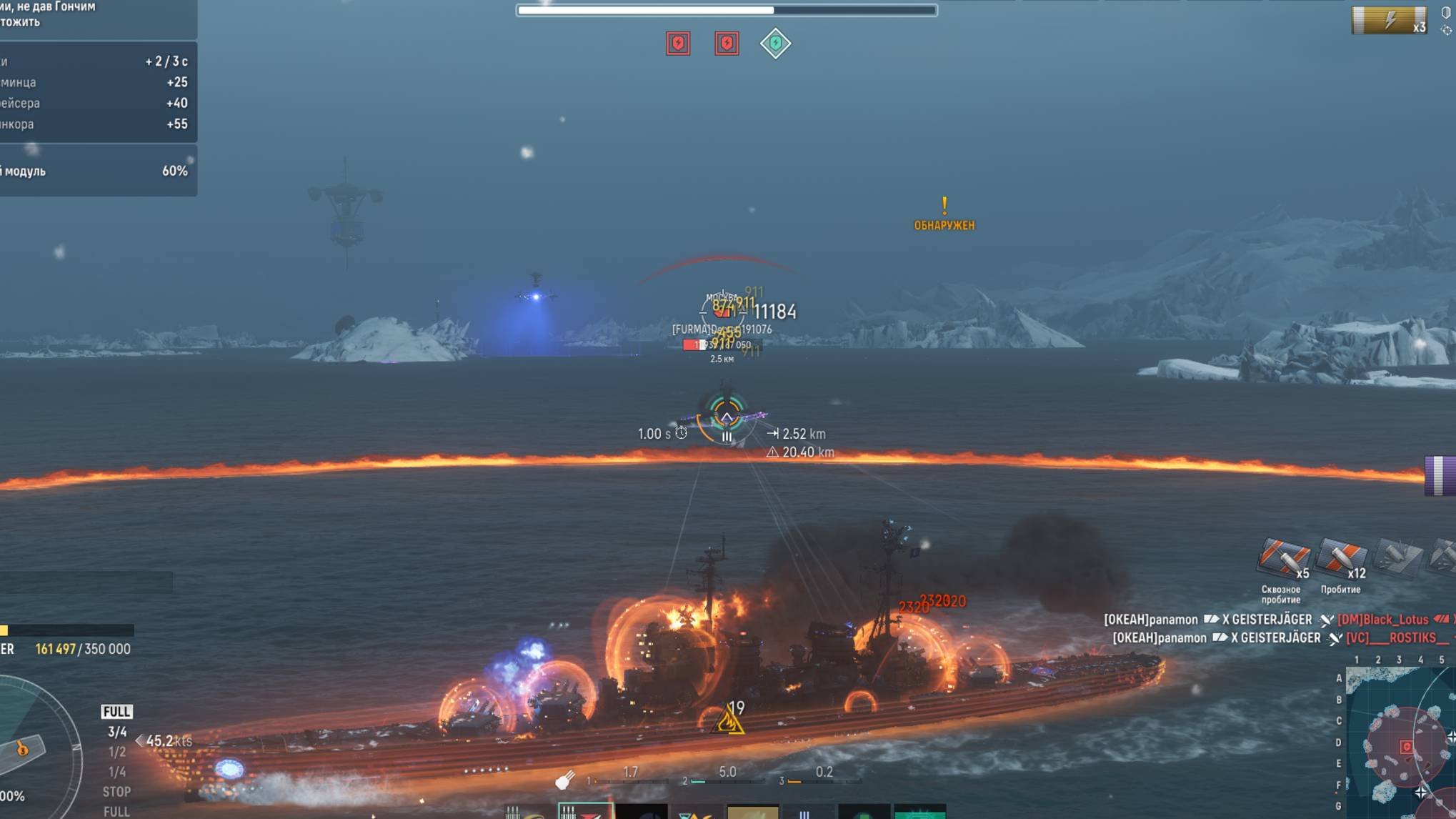Select STOP on the engine telegraph
The width and height of the screenshot is (1456, 819).
coord(116,792)
